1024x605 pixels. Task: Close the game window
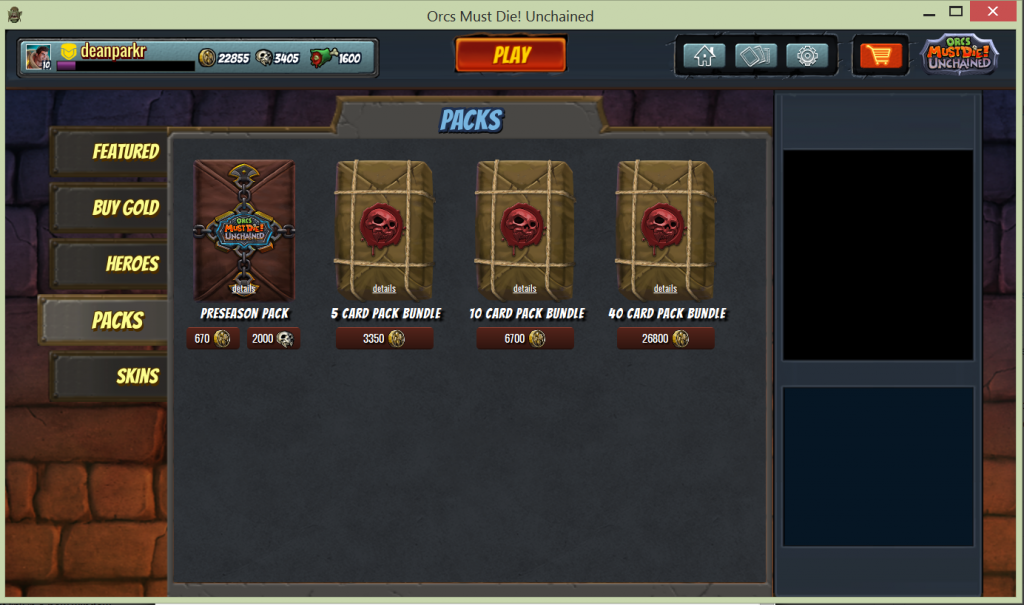tap(996, 13)
